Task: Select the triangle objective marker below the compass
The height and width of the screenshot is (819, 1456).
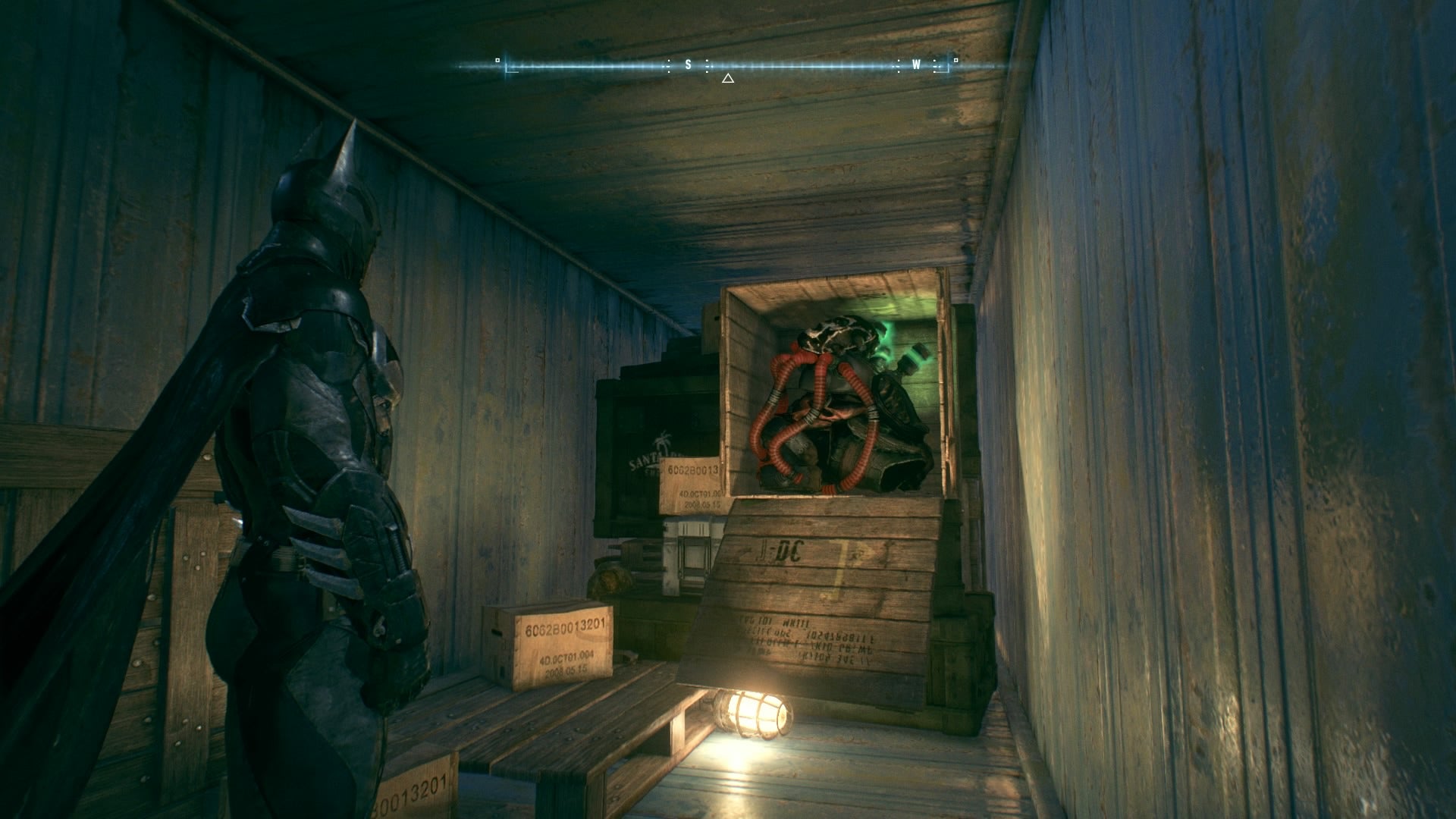Action: click(728, 77)
